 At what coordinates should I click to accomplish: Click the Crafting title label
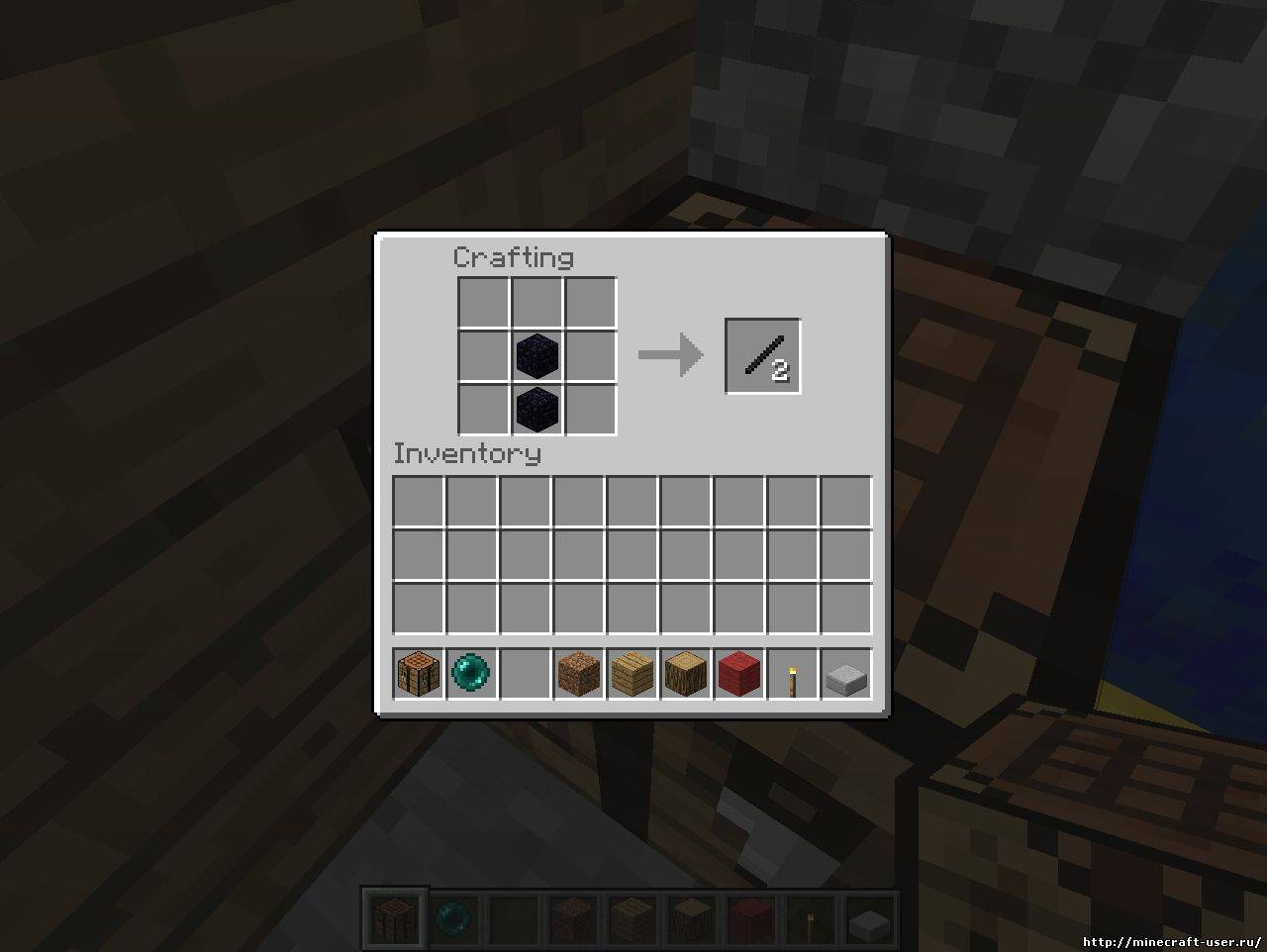[x=513, y=257]
